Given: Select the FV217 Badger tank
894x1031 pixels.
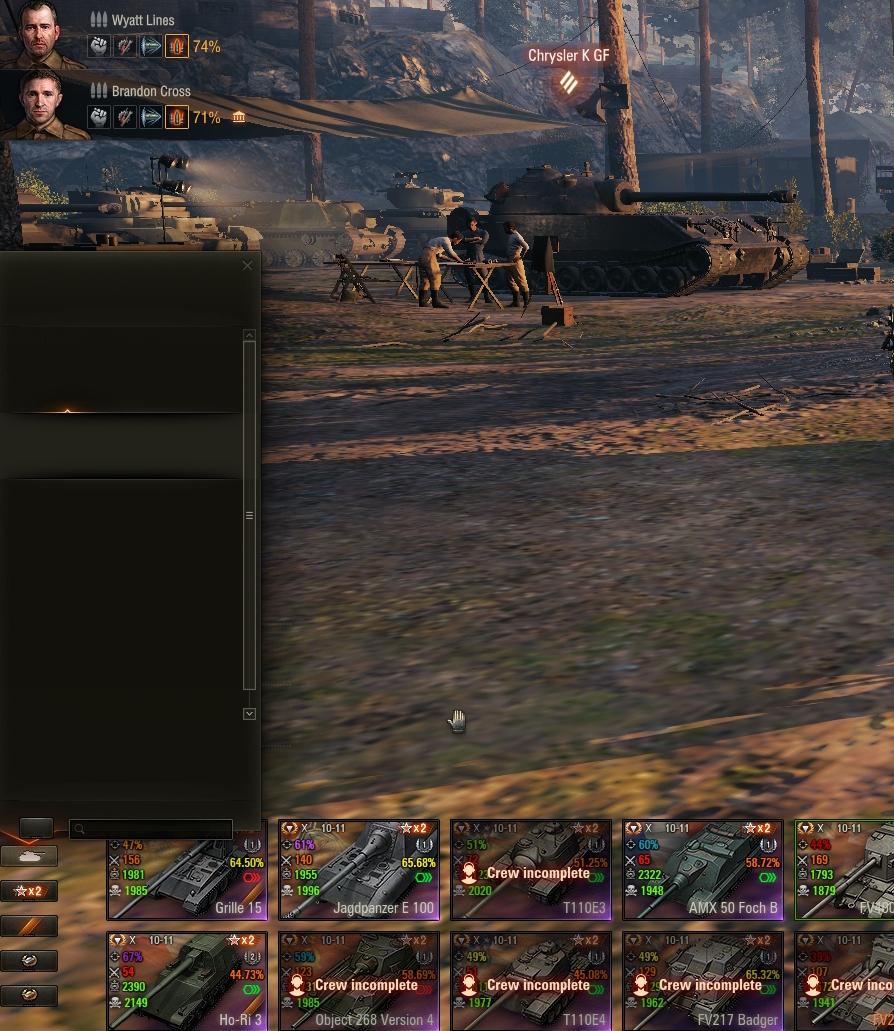Looking at the screenshot, I should point(702,981).
